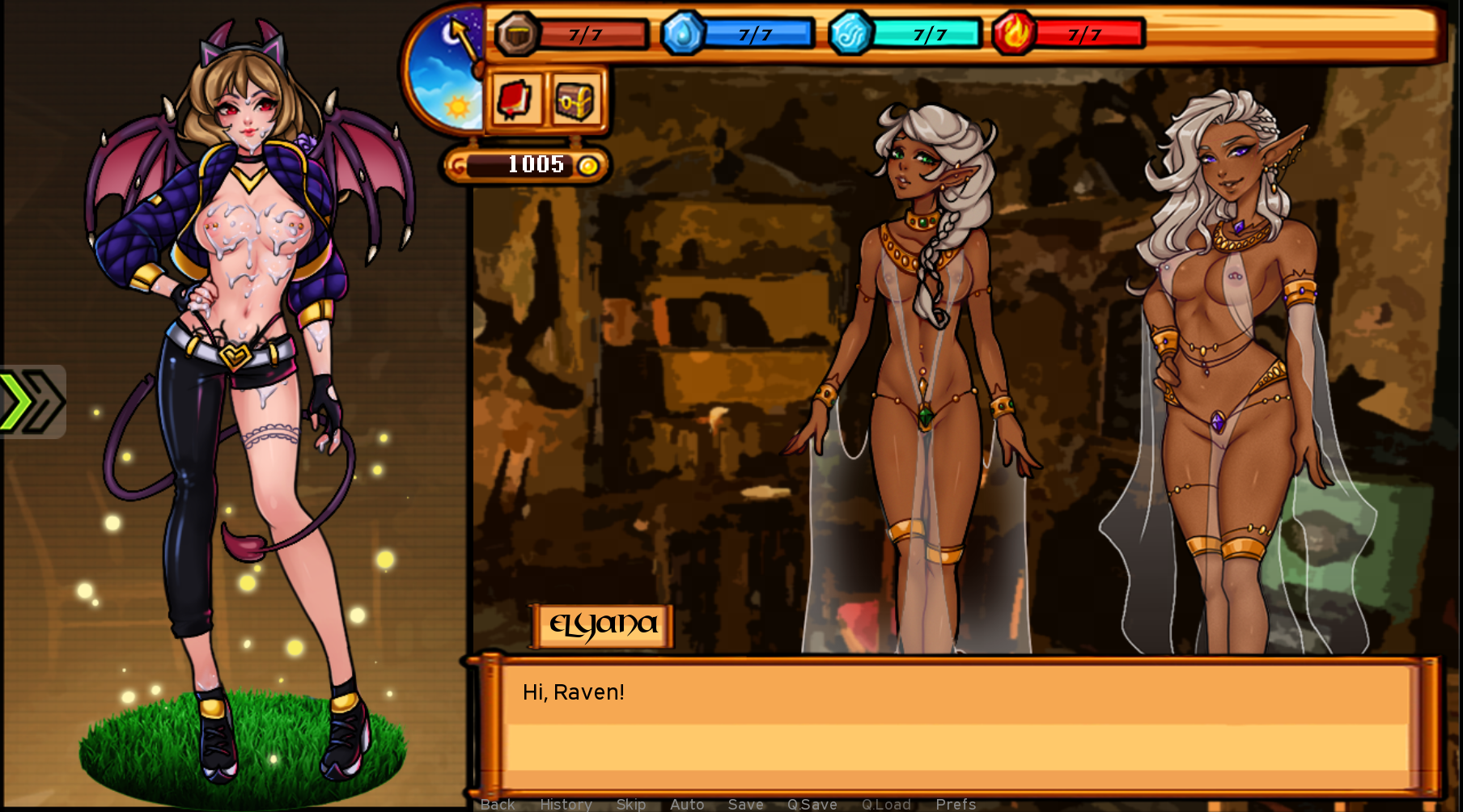Enable Auto play mode
This screenshot has width=1463, height=812.
click(x=687, y=803)
